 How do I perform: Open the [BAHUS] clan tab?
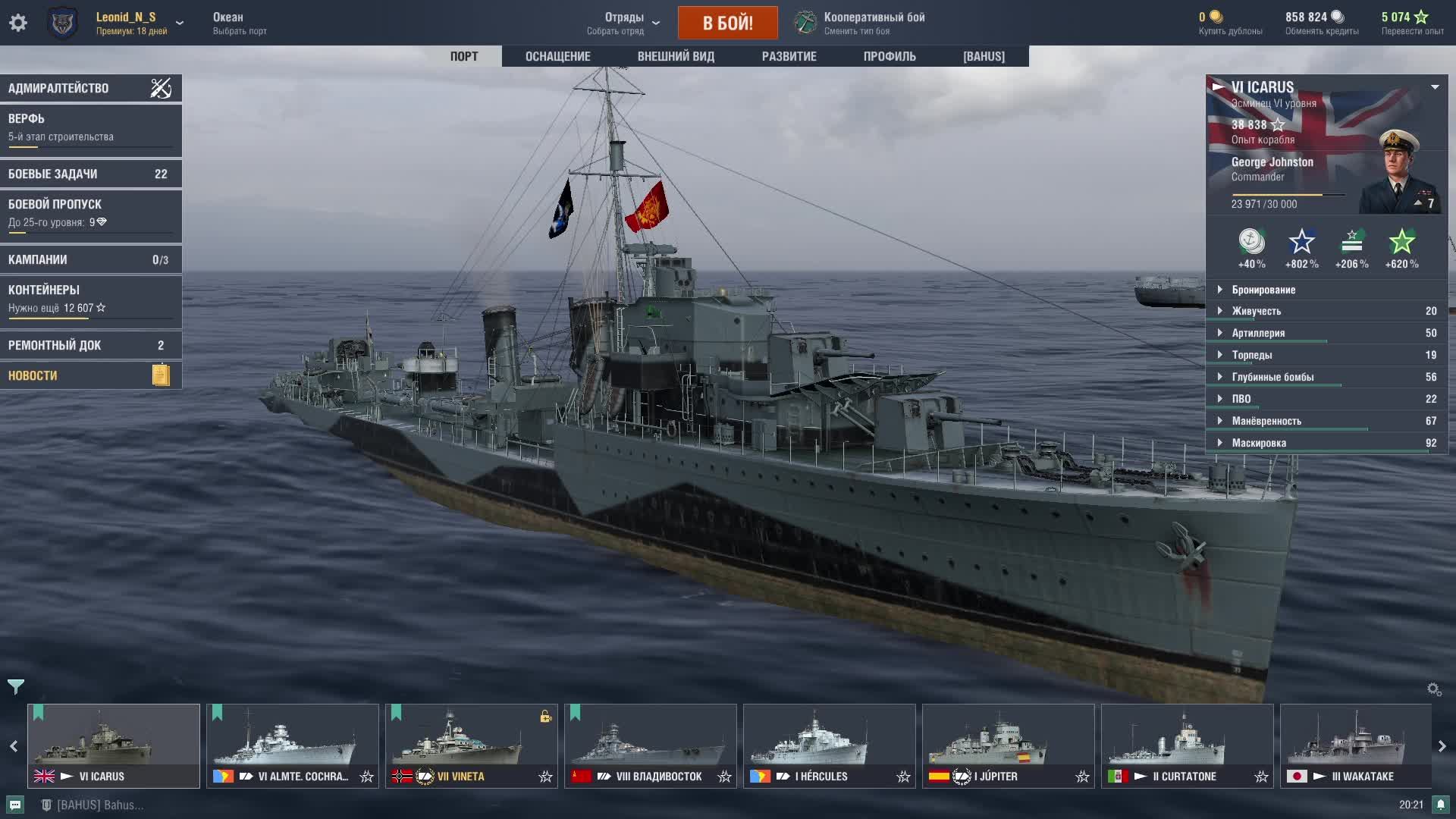tap(984, 56)
